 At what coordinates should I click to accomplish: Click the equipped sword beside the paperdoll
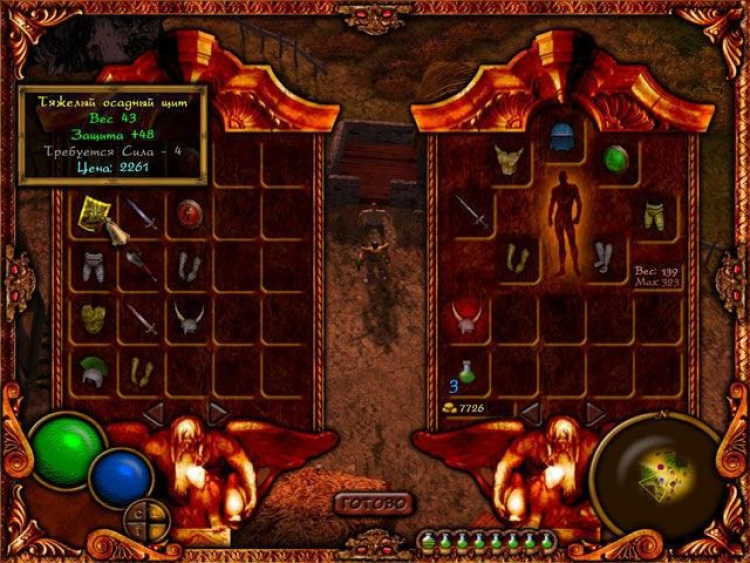[471, 212]
